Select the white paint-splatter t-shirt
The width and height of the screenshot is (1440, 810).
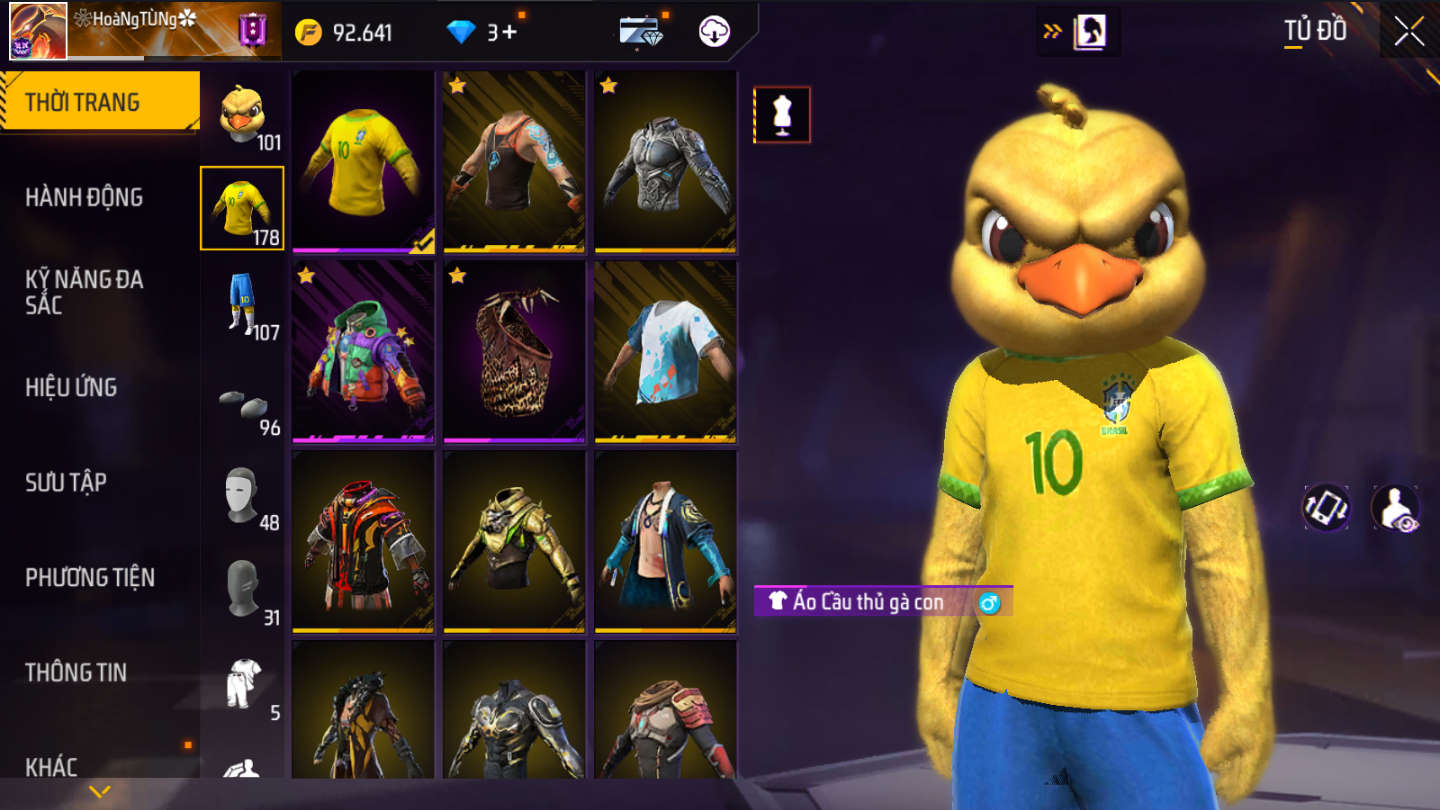coord(665,351)
